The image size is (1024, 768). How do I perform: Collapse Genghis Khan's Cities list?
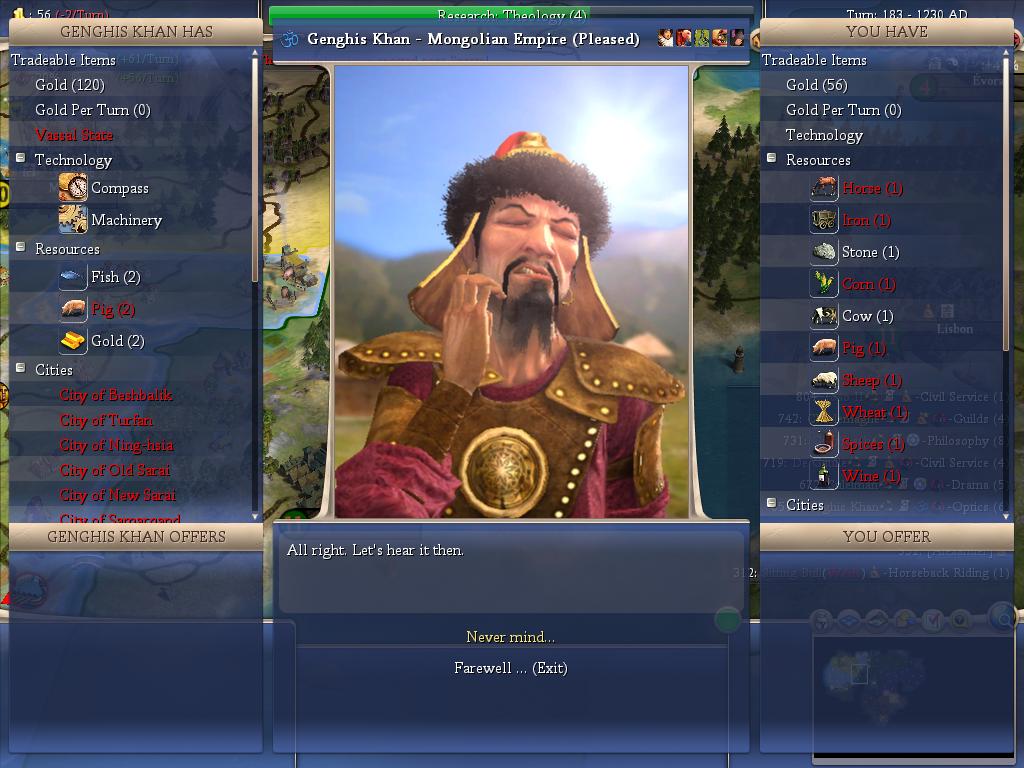[20, 369]
